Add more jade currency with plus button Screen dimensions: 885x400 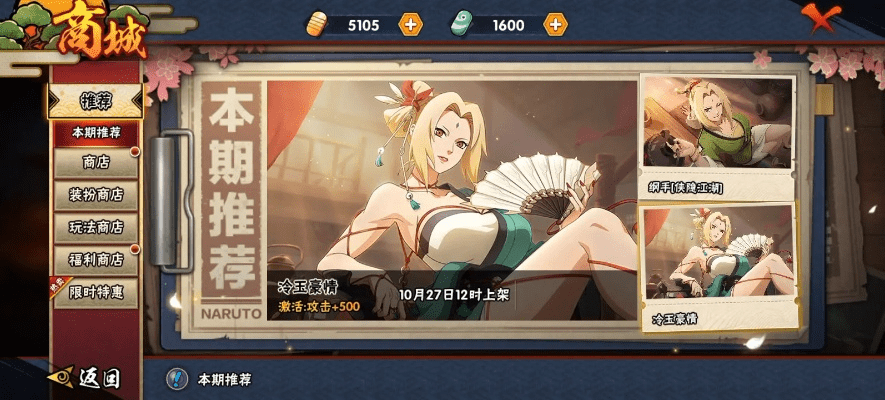click(556, 25)
